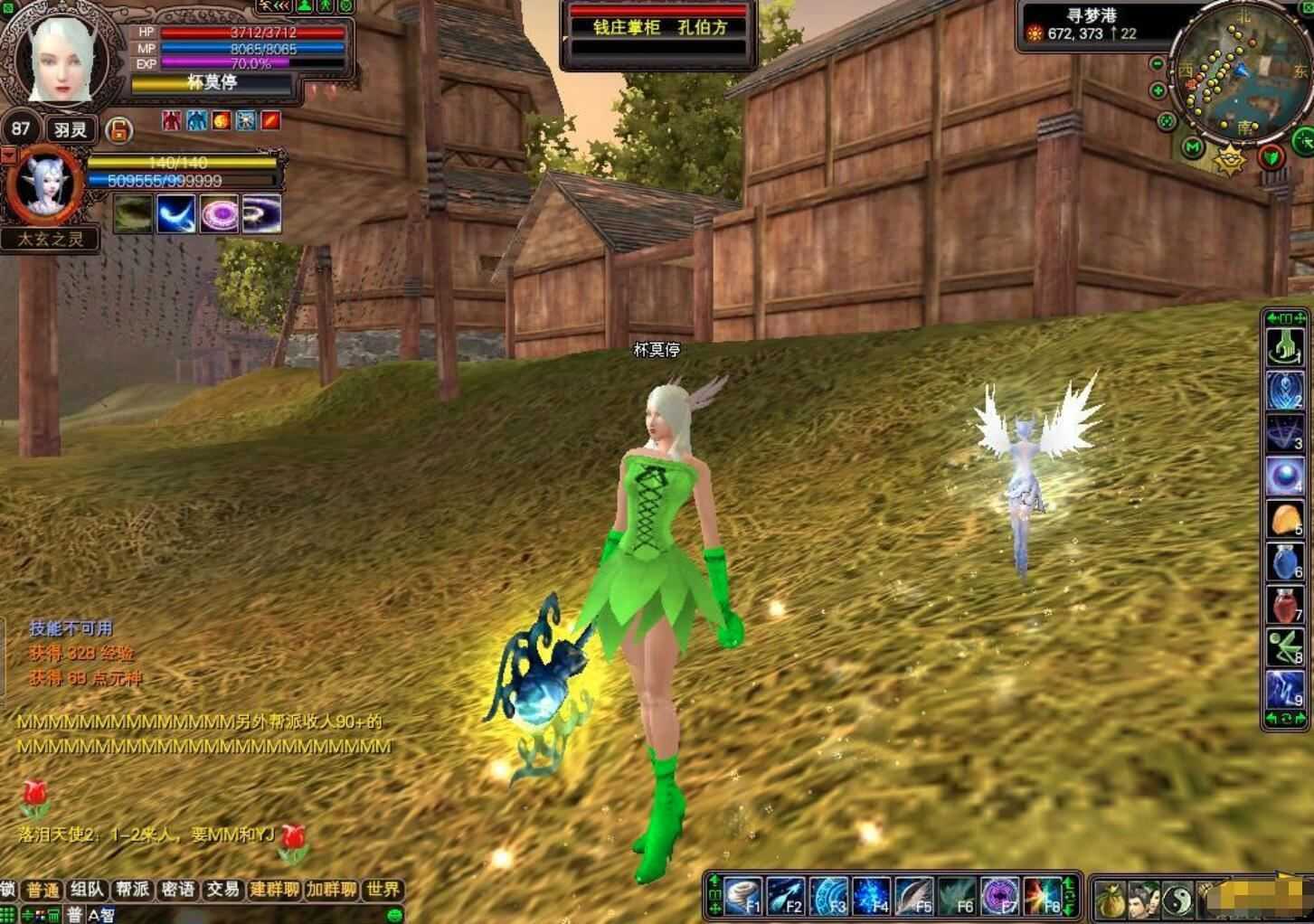This screenshot has width=1314, height=924.
Task: Open the map with the M button
Action: (1194, 146)
